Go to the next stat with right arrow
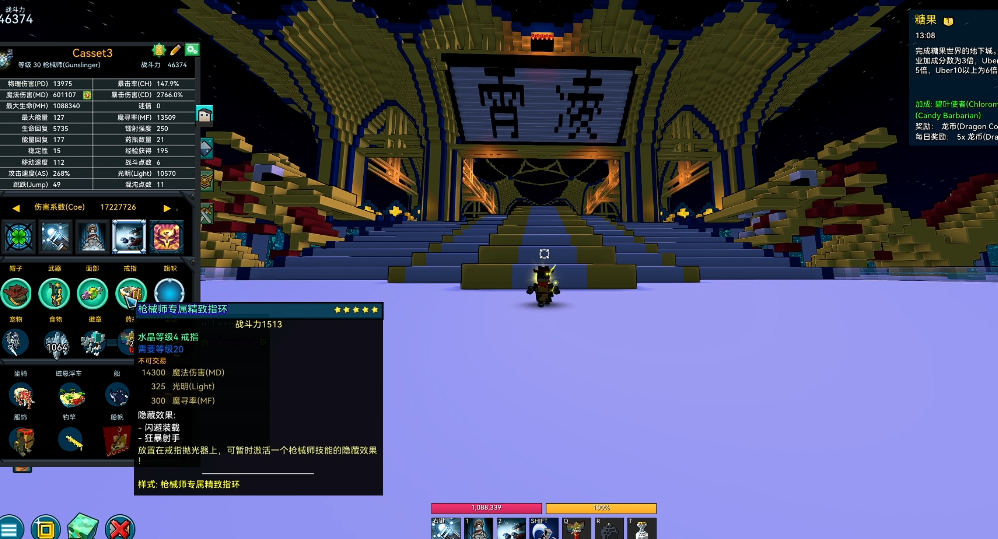The image size is (998, 539). (167, 208)
